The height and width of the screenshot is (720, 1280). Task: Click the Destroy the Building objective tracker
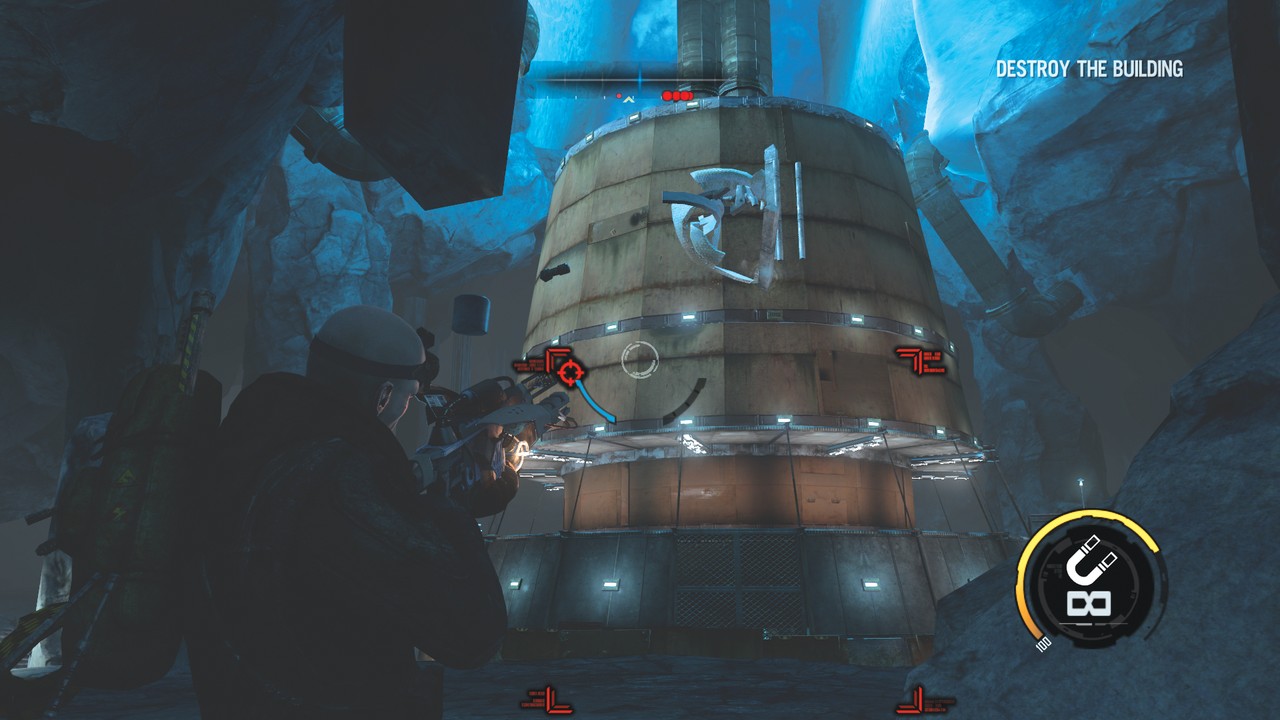pyautogui.click(x=1088, y=69)
